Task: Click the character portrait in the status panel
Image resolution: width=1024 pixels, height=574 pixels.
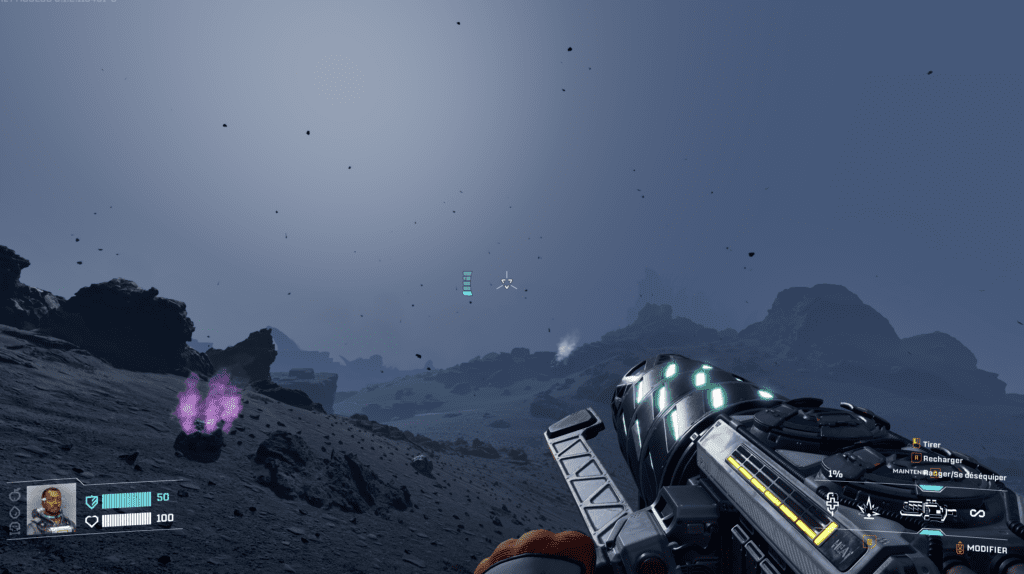Action: coord(51,508)
